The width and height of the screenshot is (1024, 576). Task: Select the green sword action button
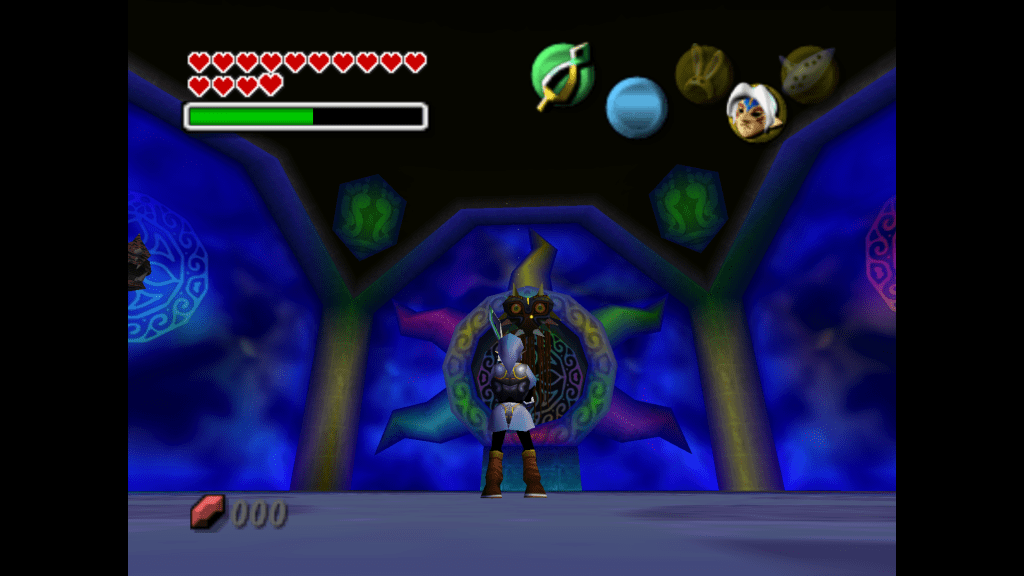pyautogui.click(x=562, y=74)
